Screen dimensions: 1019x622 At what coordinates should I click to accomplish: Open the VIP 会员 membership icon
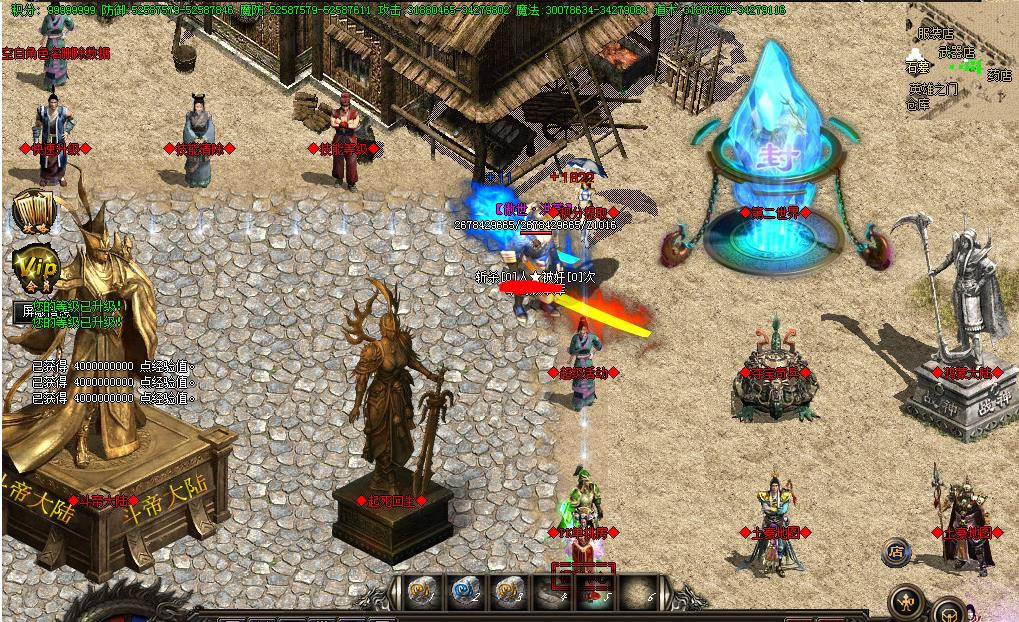[x=36, y=269]
